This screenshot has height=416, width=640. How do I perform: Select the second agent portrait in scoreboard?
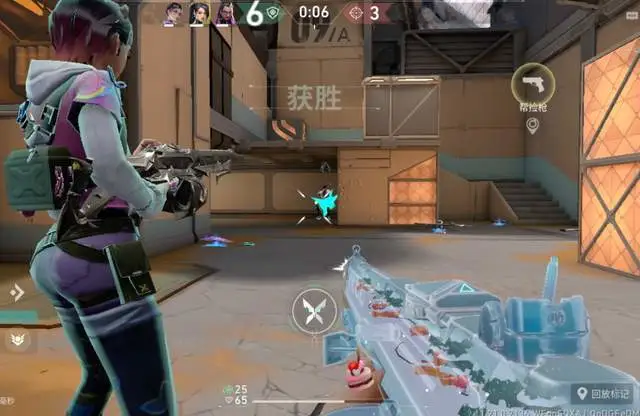pyautogui.click(x=198, y=13)
